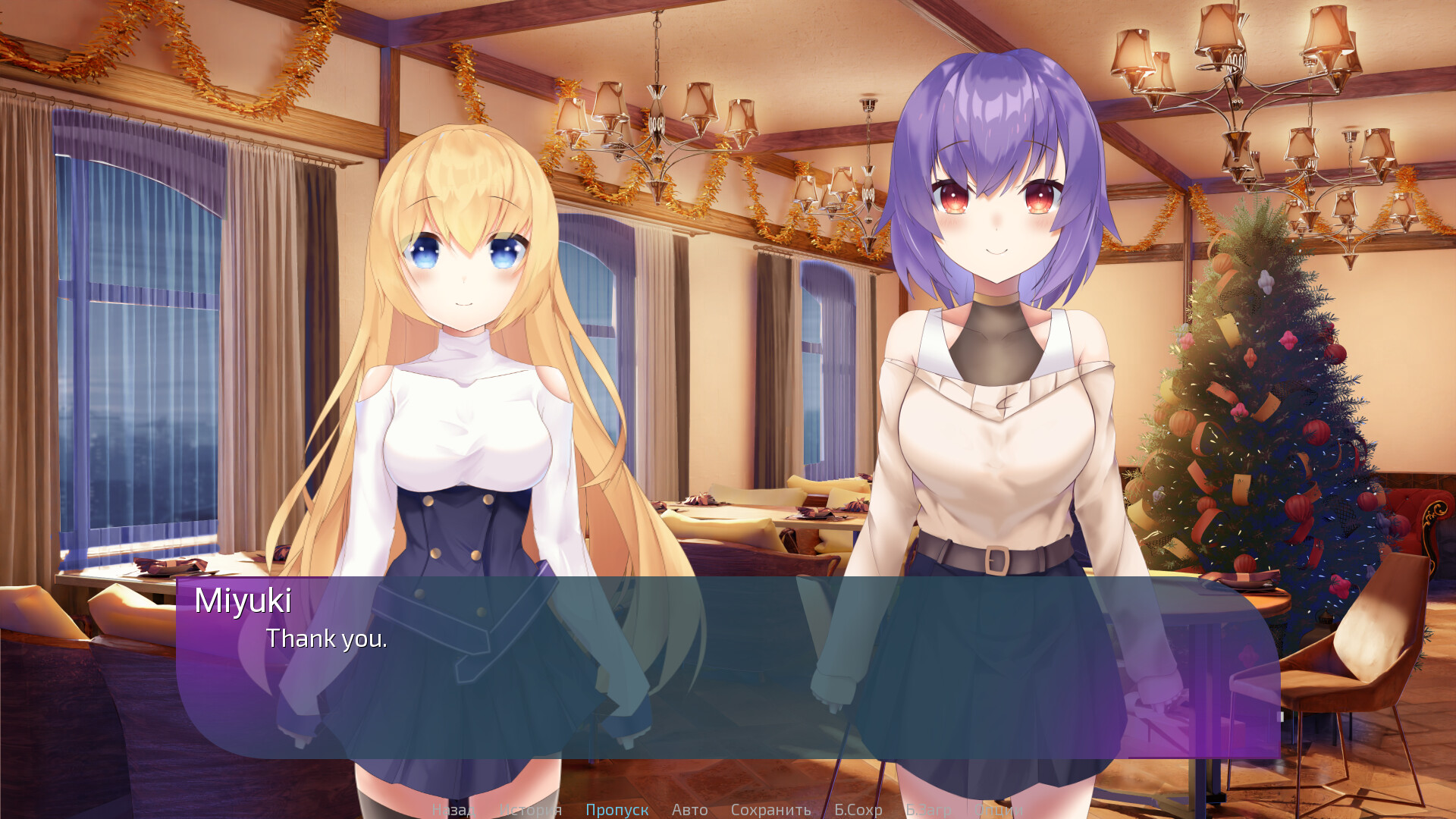Open the История dialogue history
The width and height of the screenshot is (1456, 819).
(531, 809)
